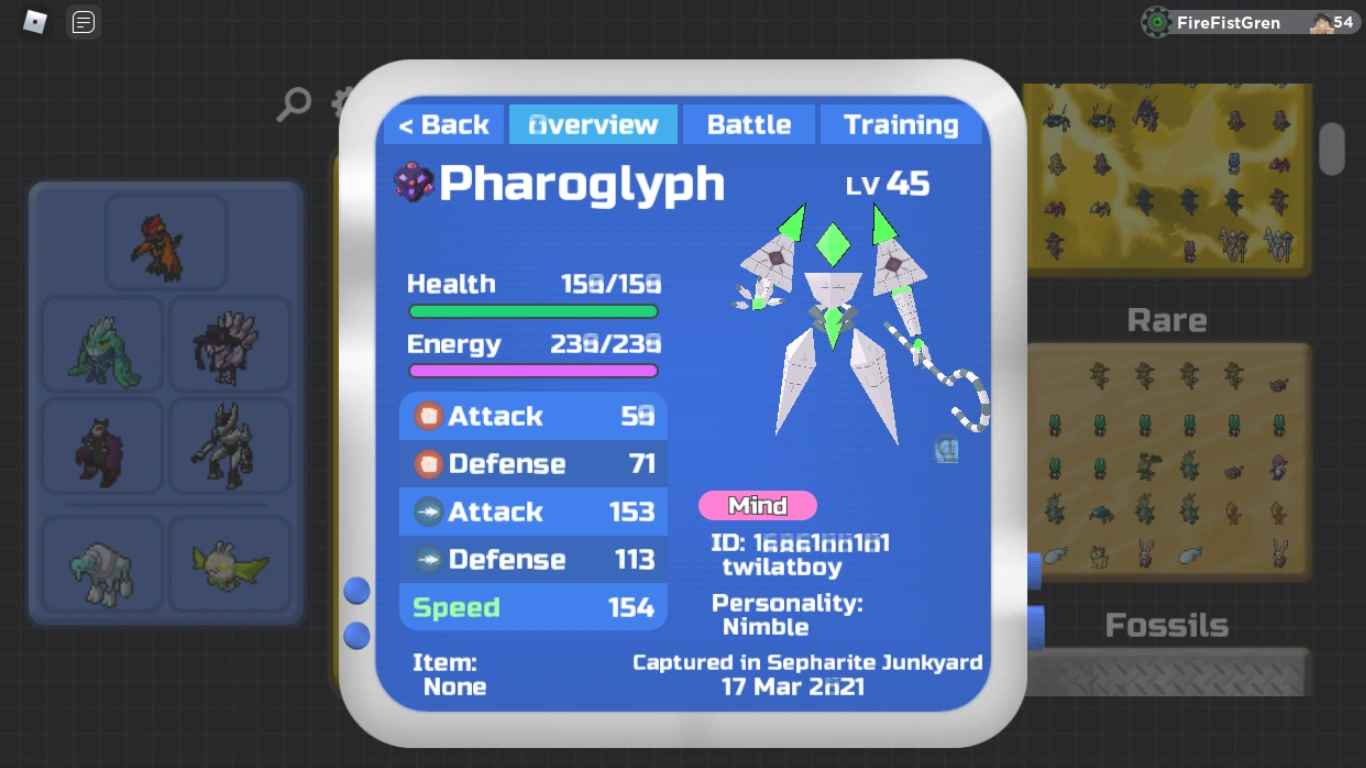The height and width of the screenshot is (768, 1366).
Task: Open the Training tab
Action: tap(901, 124)
